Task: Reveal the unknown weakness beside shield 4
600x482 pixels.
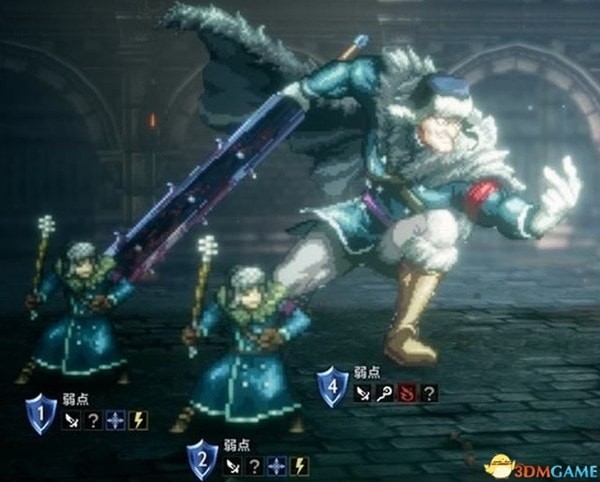Action: click(429, 394)
